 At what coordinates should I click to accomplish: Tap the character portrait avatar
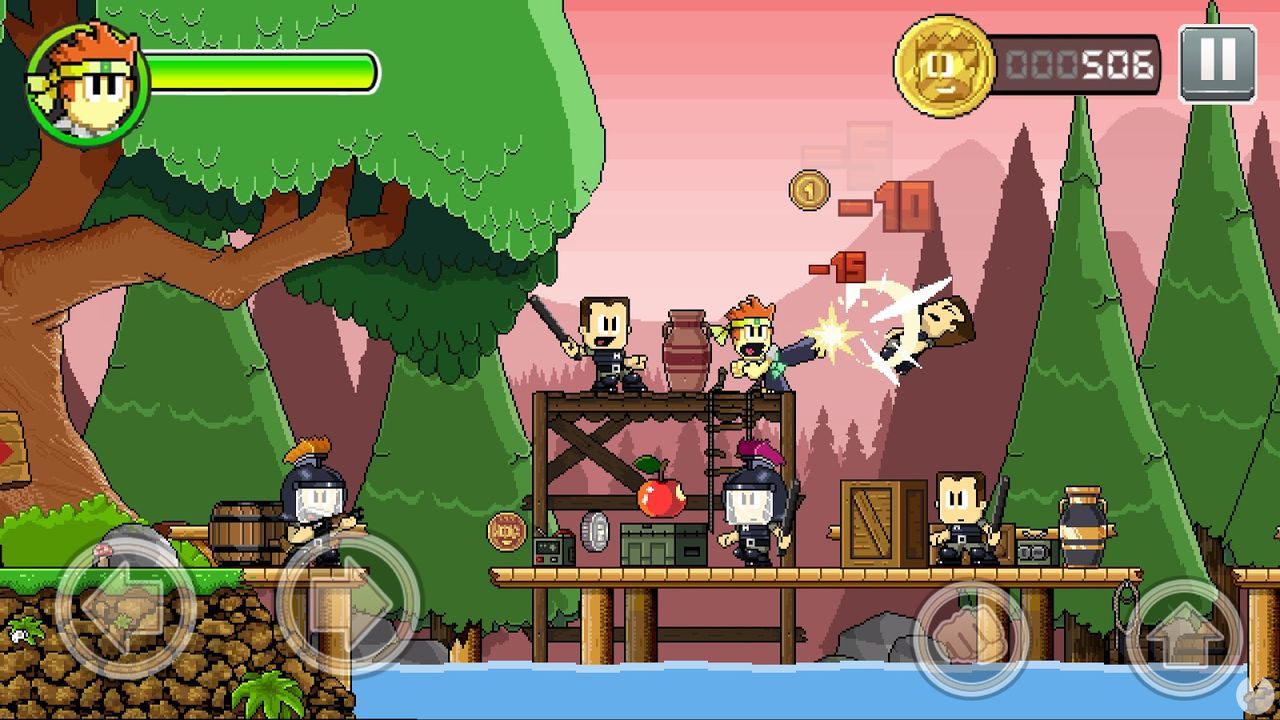pos(90,75)
